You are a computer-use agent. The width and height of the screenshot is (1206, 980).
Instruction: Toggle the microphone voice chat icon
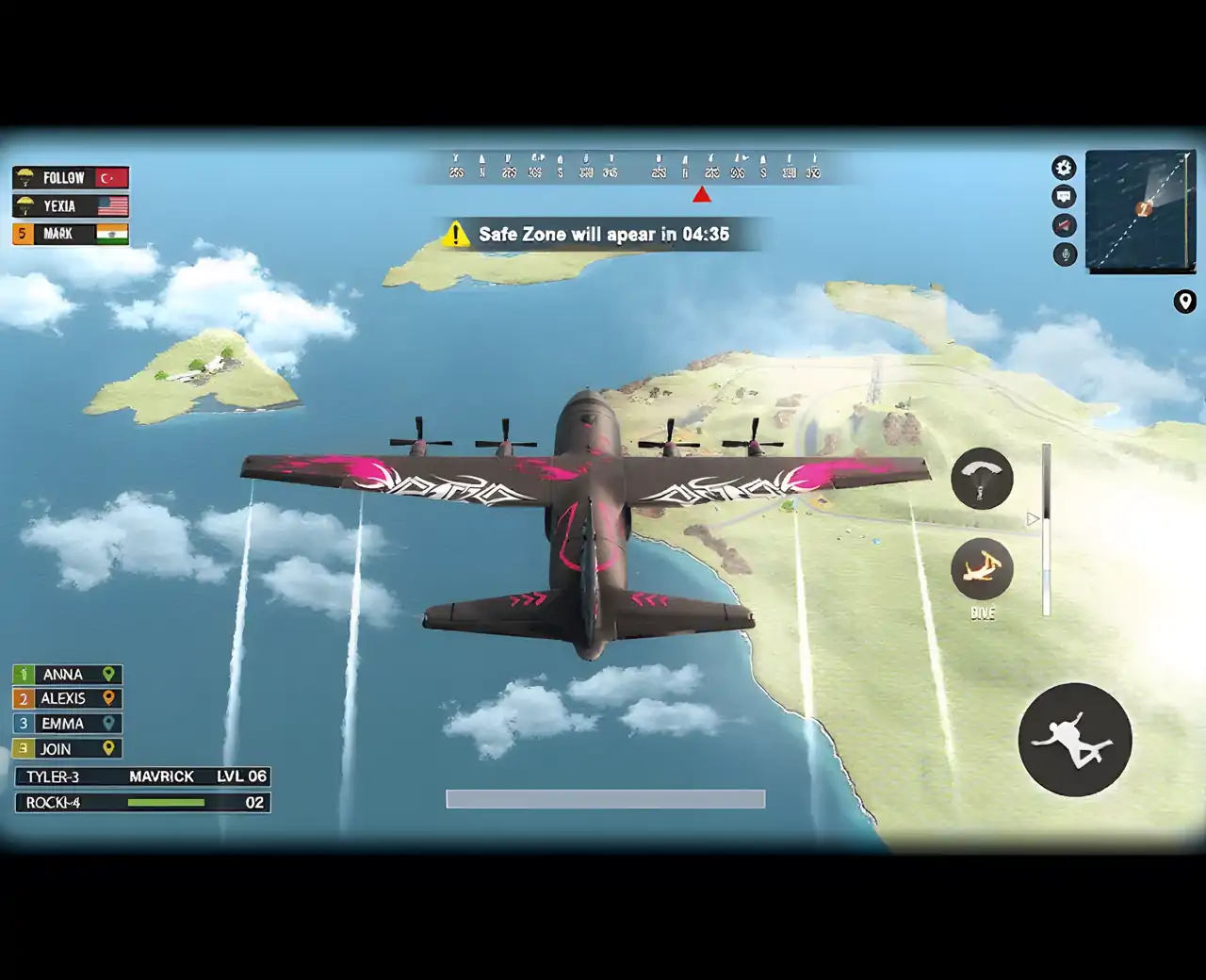tap(1065, 254)
